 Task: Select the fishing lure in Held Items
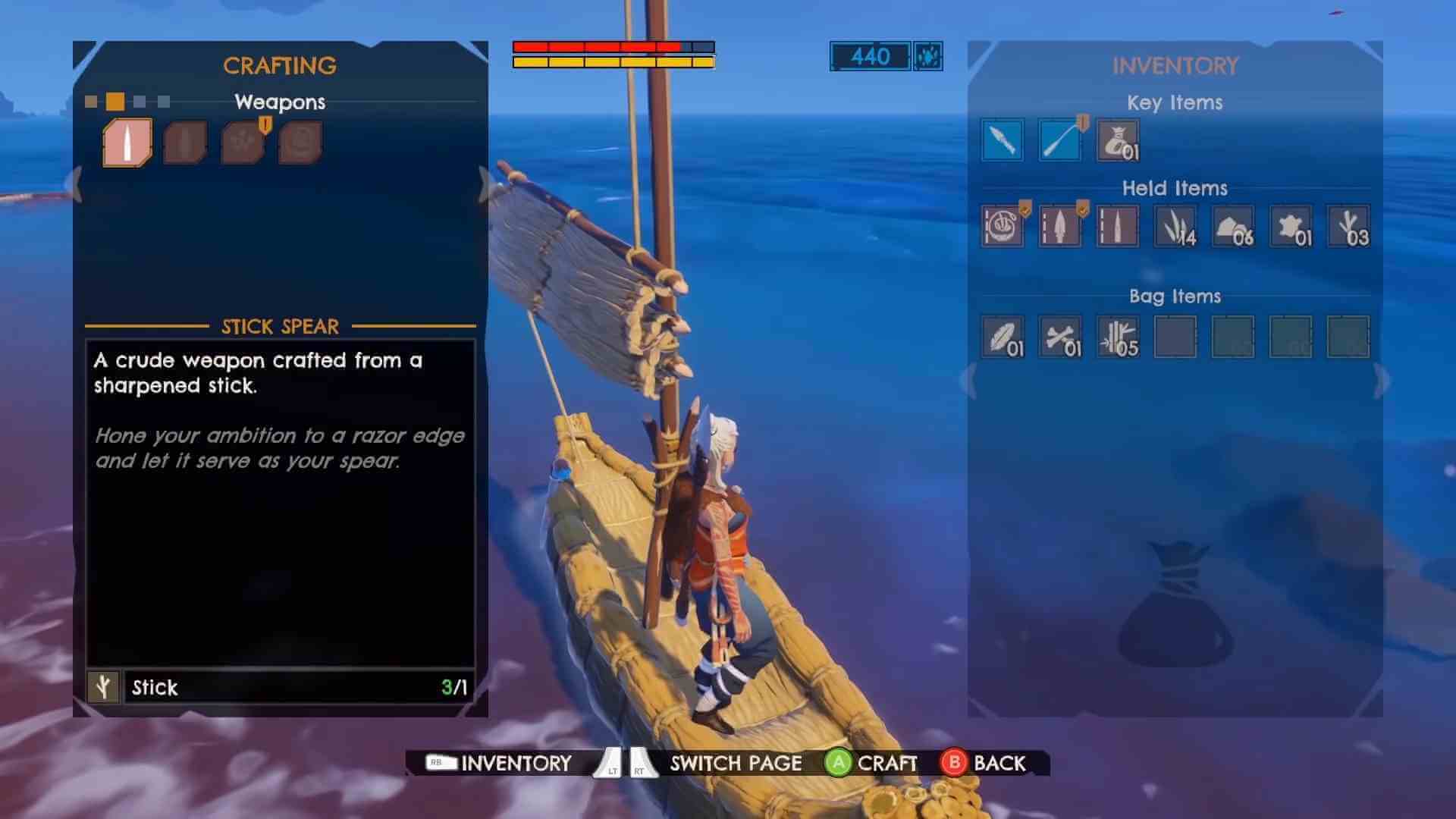[1003, 226]
